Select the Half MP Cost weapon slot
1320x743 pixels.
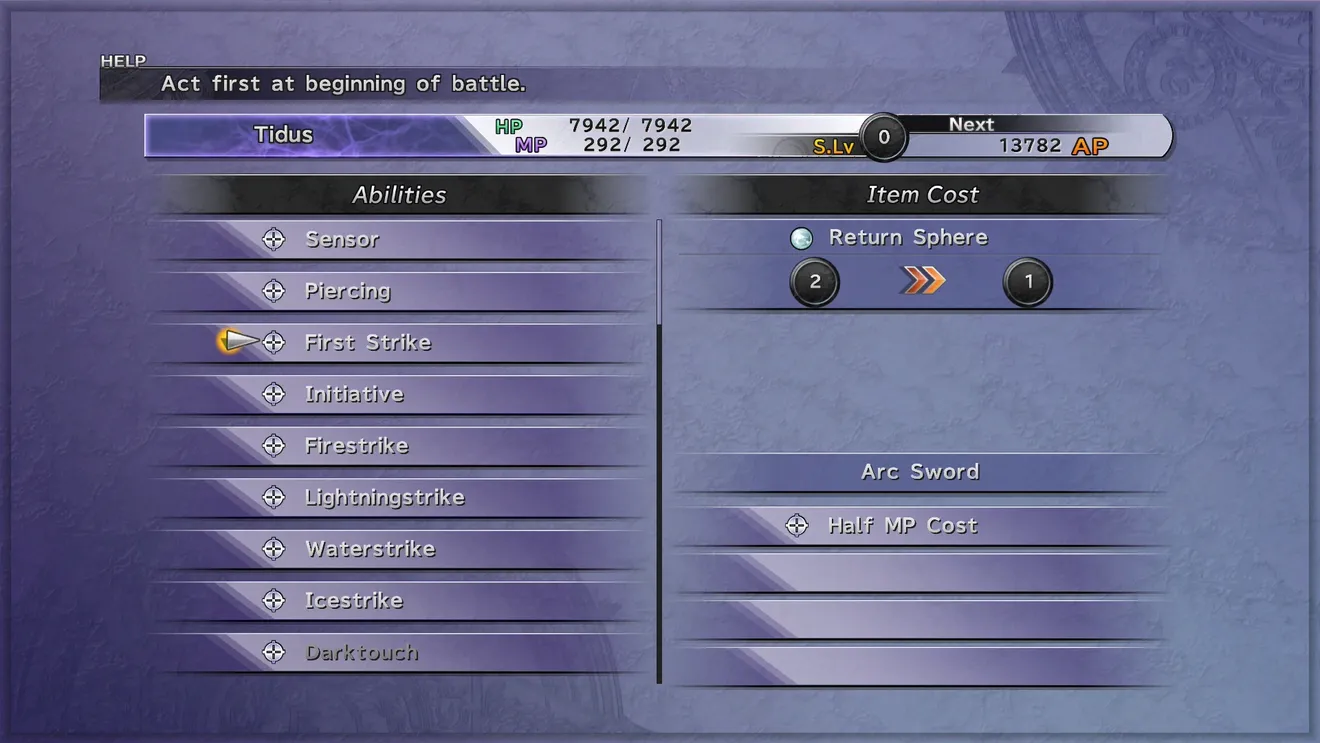click(902, 526)
